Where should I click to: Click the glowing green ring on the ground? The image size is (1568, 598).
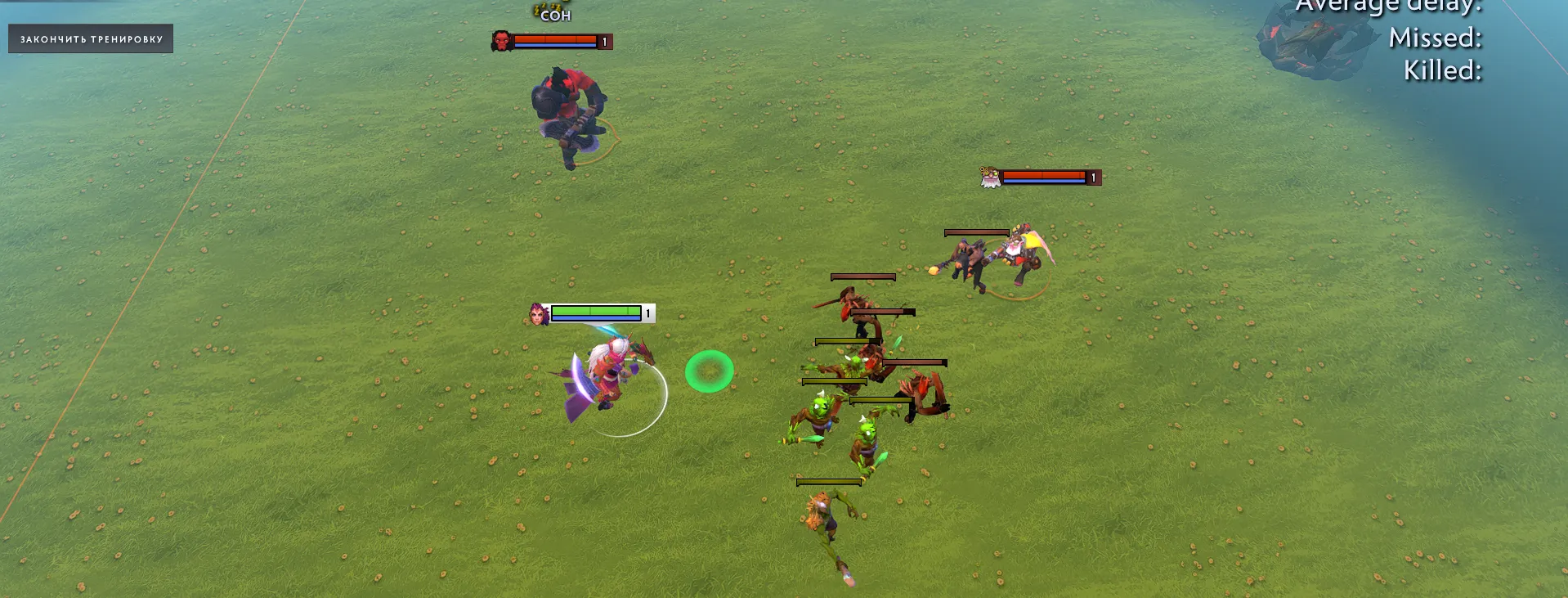[708, 370]
